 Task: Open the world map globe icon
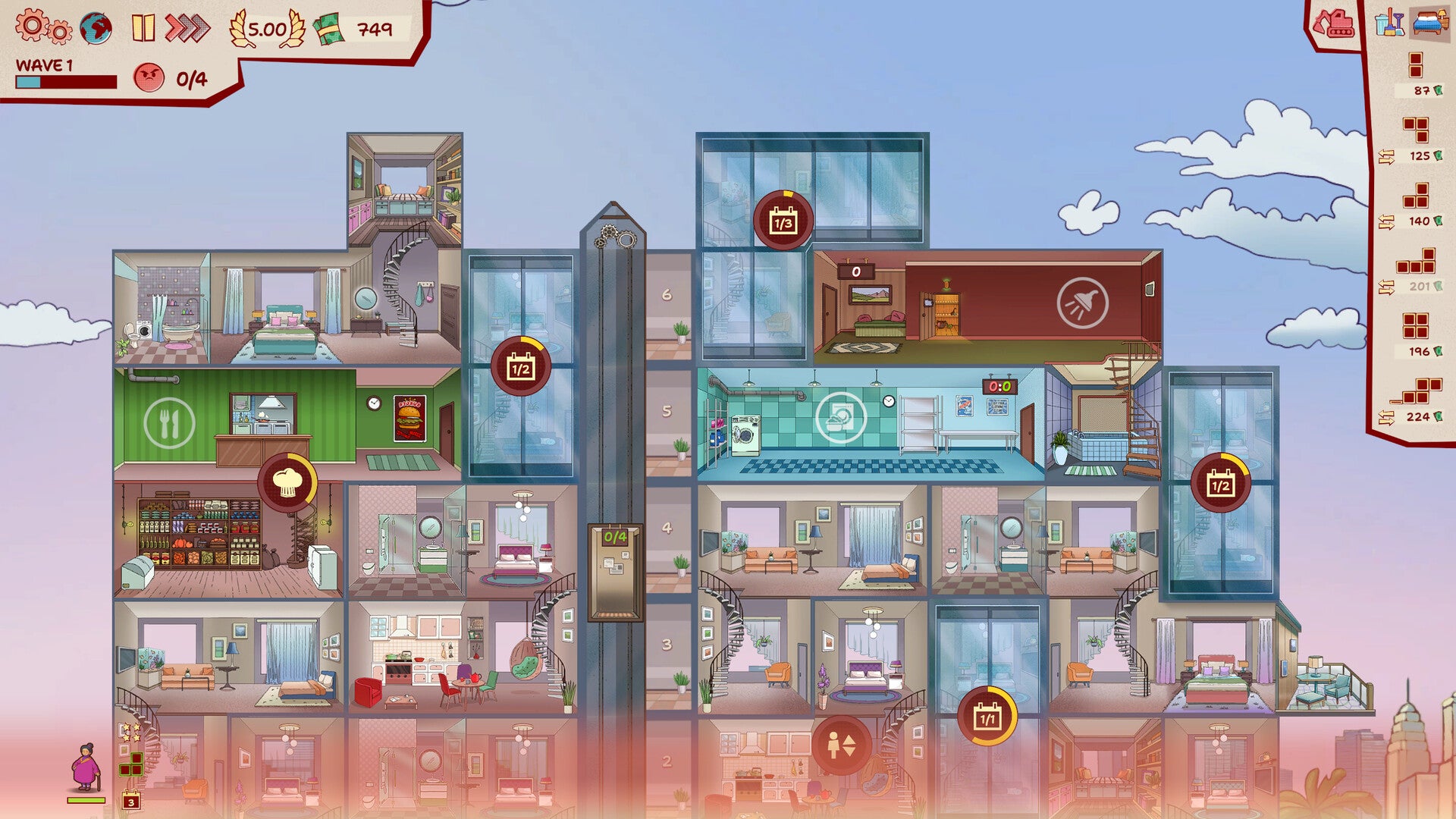pyautogui.click(x=96, y=29)
